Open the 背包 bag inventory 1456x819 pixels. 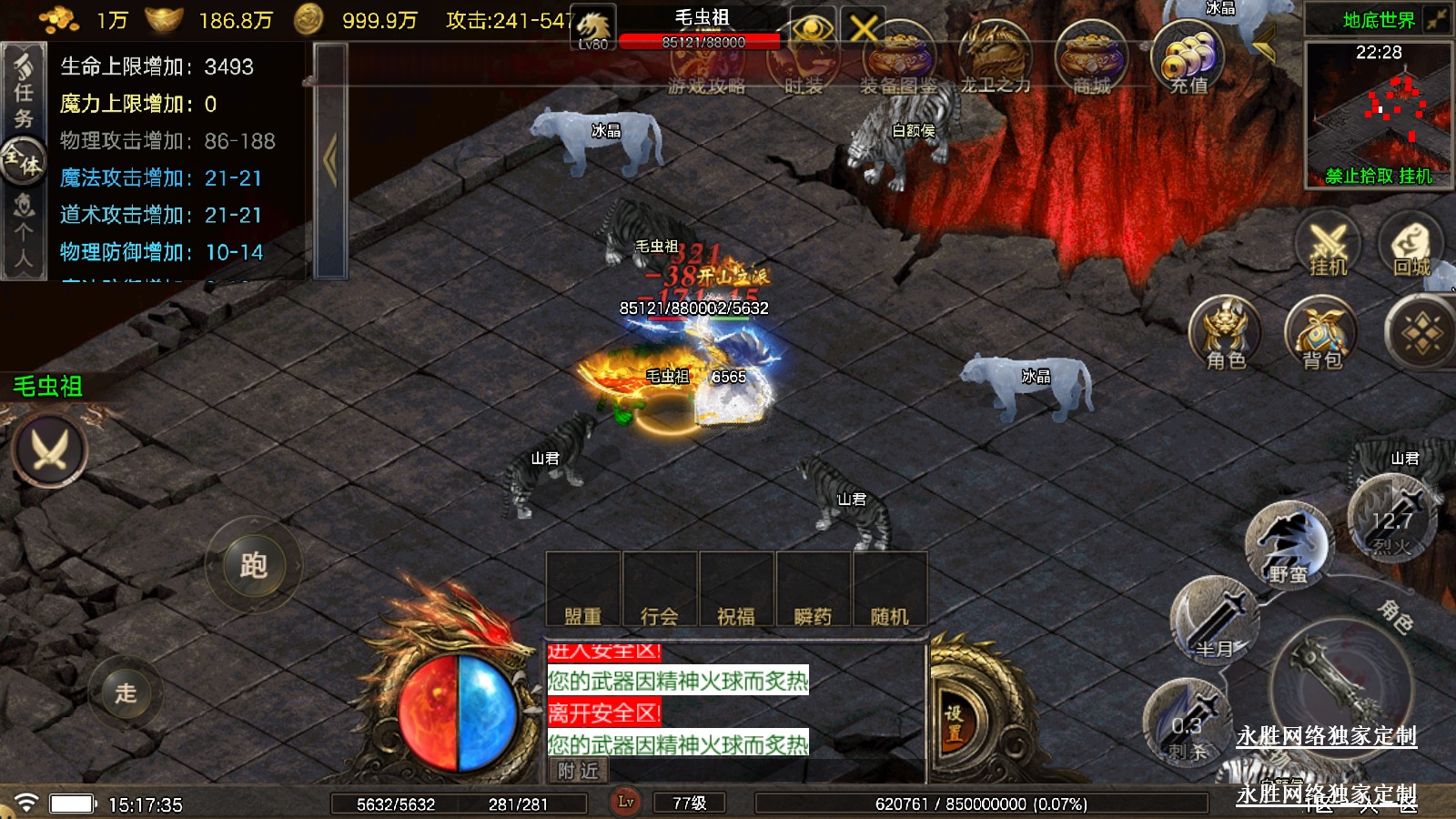tap(1321, 334)
